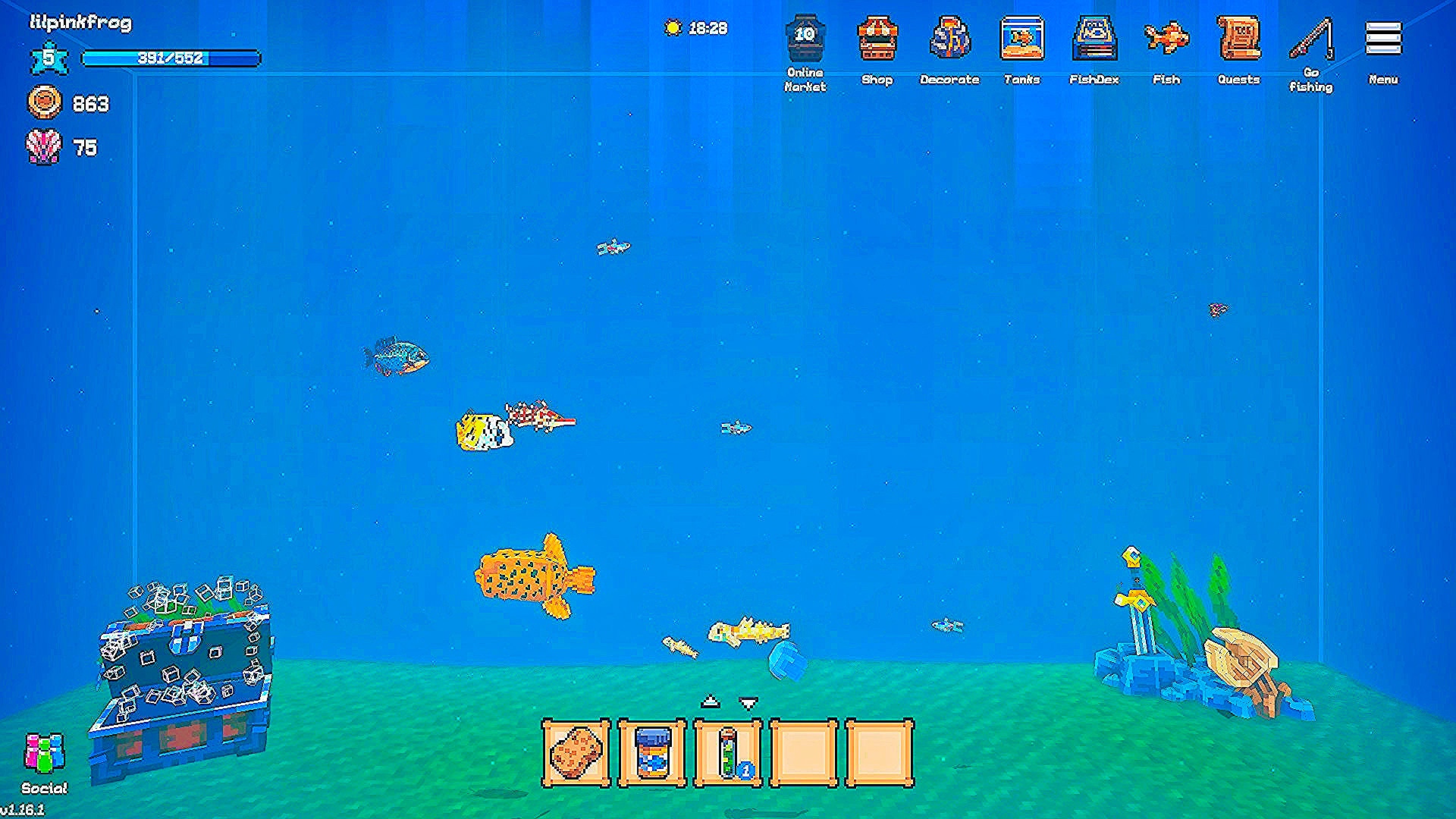
Task: Click Go fishing rod icon
Action: click(1311, 39)
